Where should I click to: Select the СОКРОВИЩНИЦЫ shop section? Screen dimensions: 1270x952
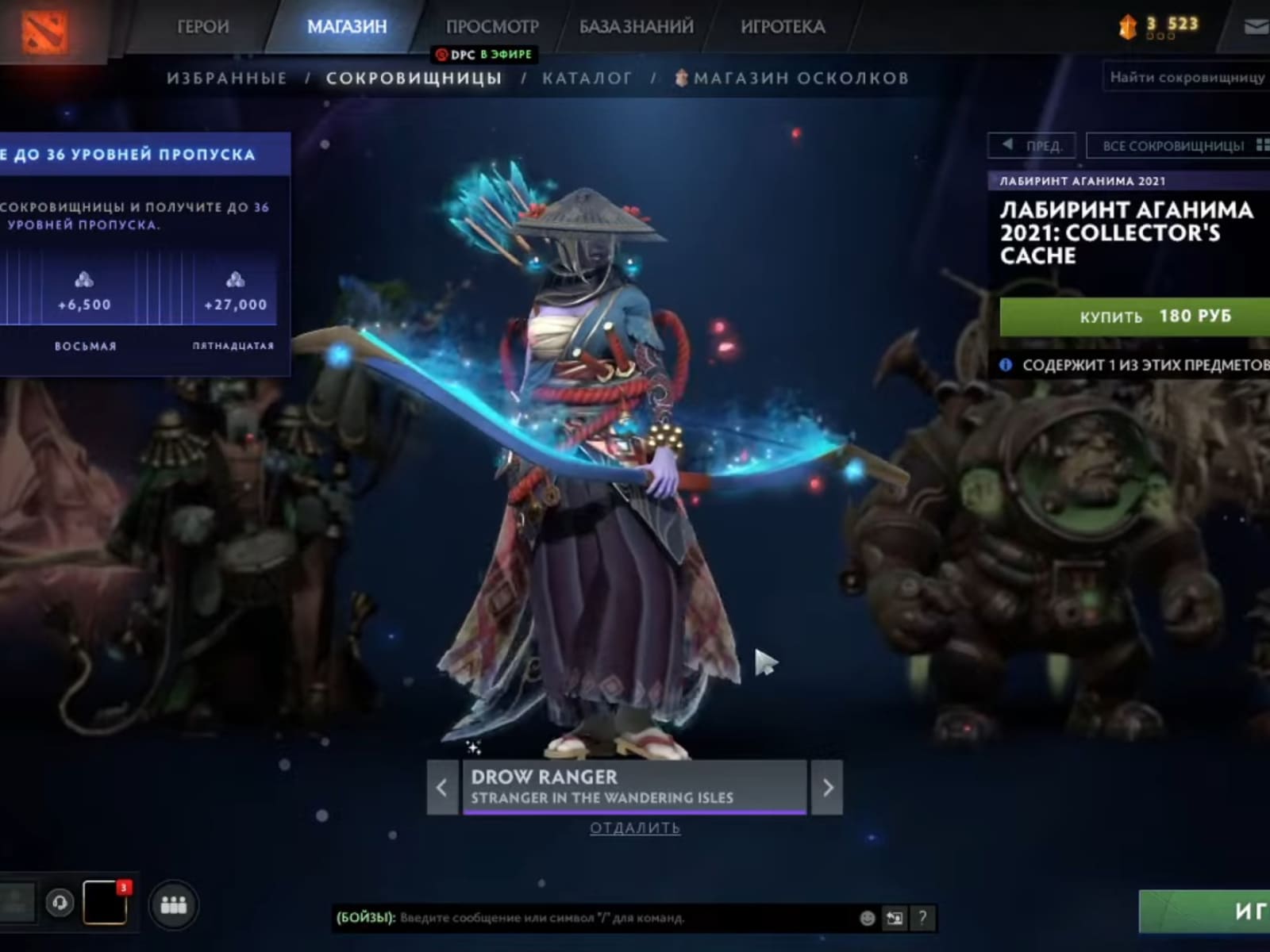click(x=414, y=78)
